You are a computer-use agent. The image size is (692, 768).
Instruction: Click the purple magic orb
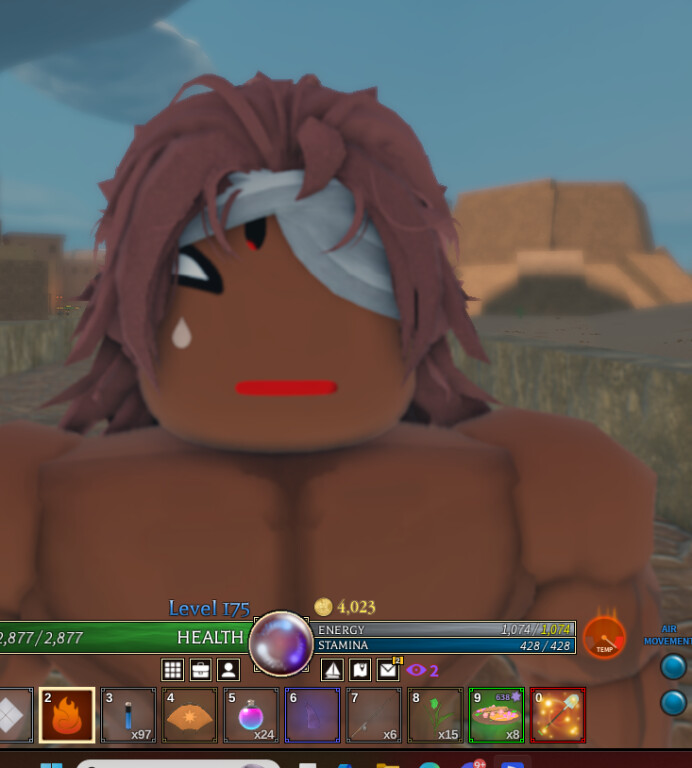280,643
